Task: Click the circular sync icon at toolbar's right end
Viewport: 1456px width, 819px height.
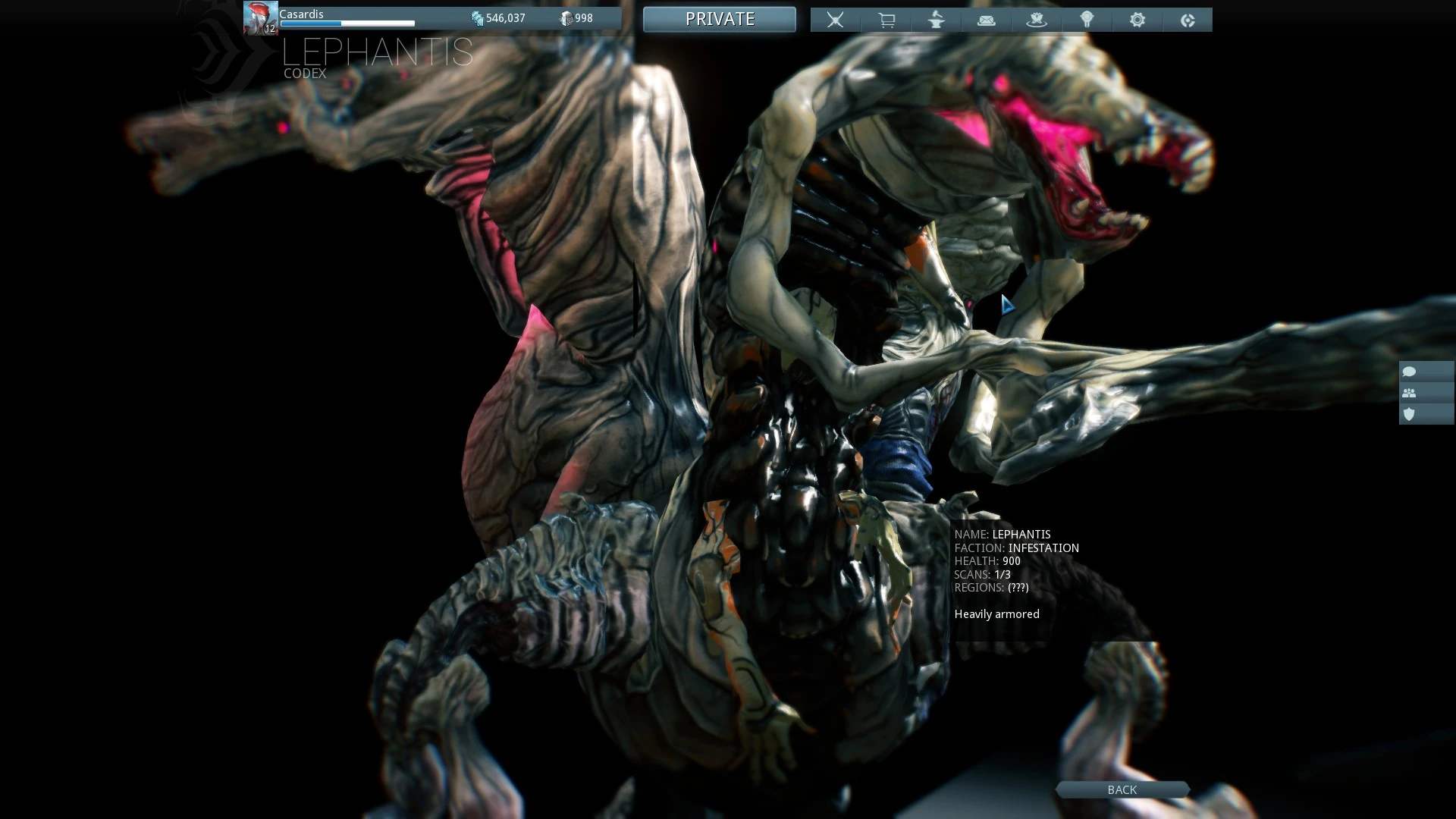Action: pyautogui.click(x=1186, y=20)
